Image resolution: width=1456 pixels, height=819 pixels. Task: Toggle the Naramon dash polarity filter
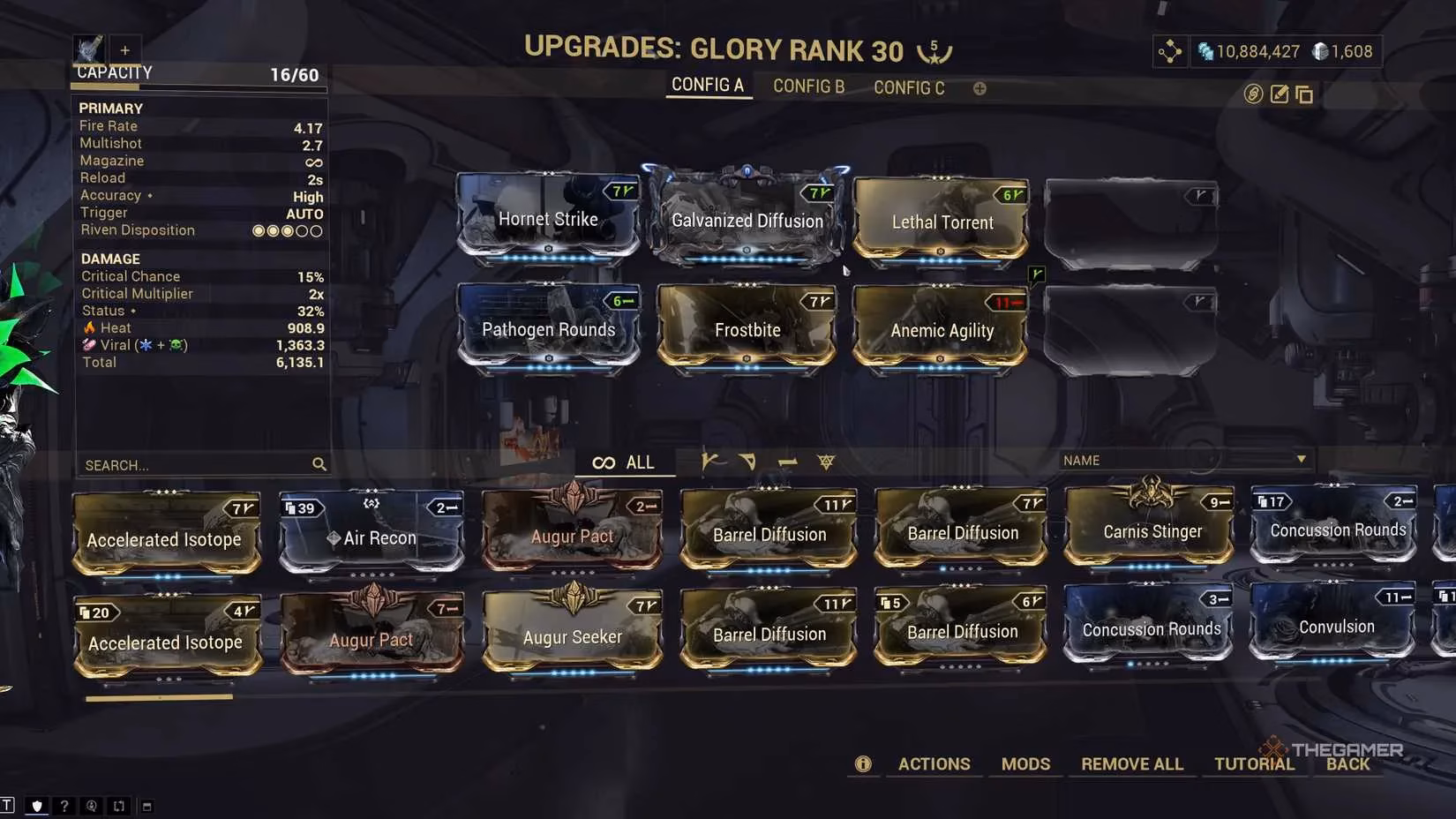[x=788, y=461]
